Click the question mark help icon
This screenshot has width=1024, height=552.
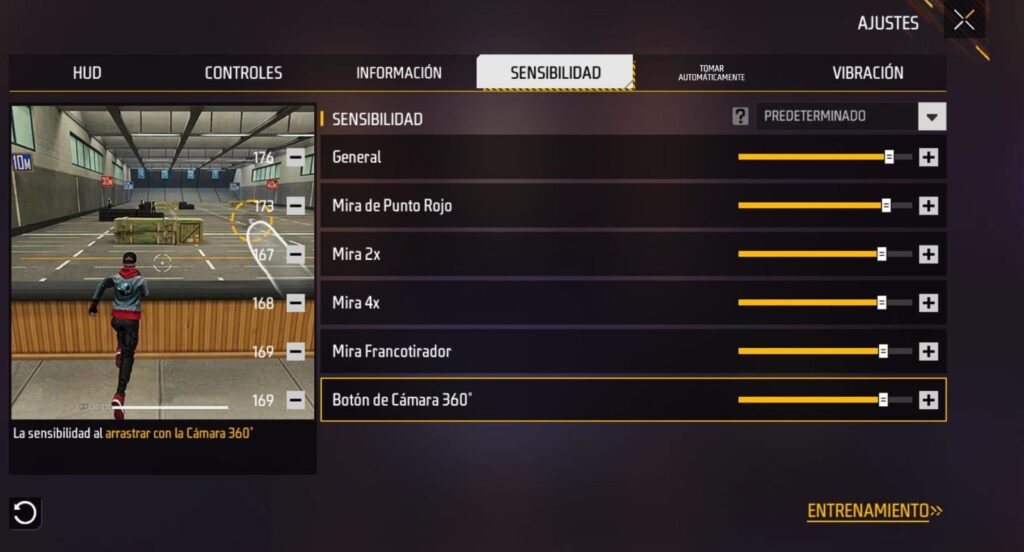(x=740, y=116)
